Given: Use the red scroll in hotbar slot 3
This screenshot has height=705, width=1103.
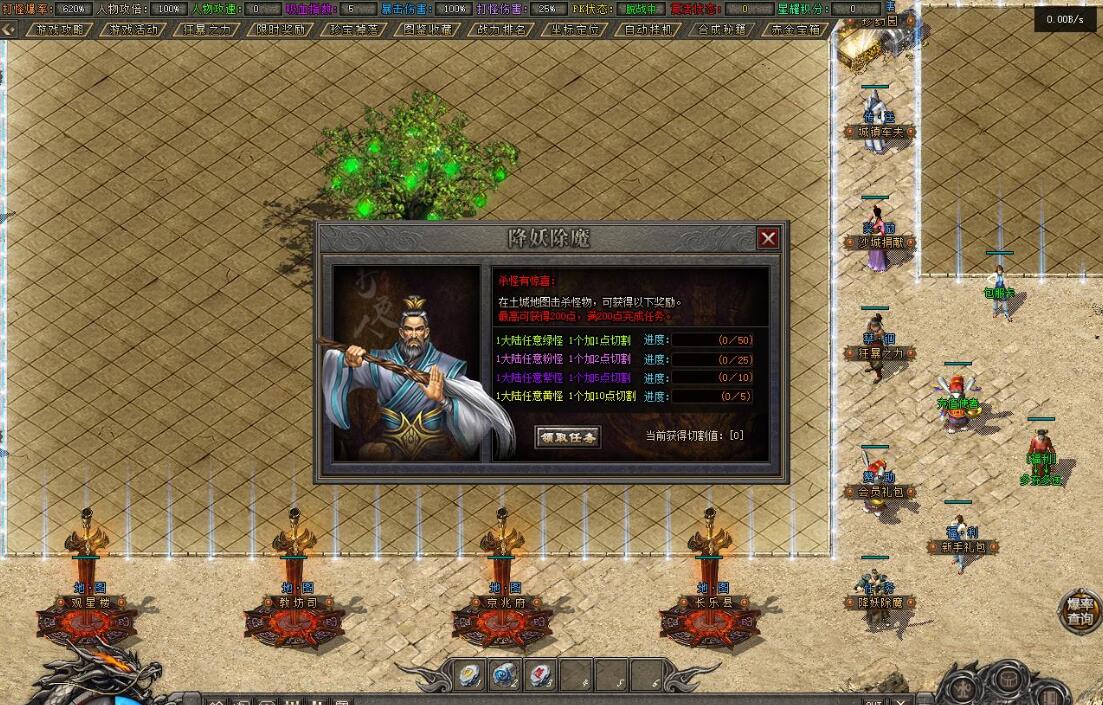Looking at the screenshot, I should coord(540,676).
